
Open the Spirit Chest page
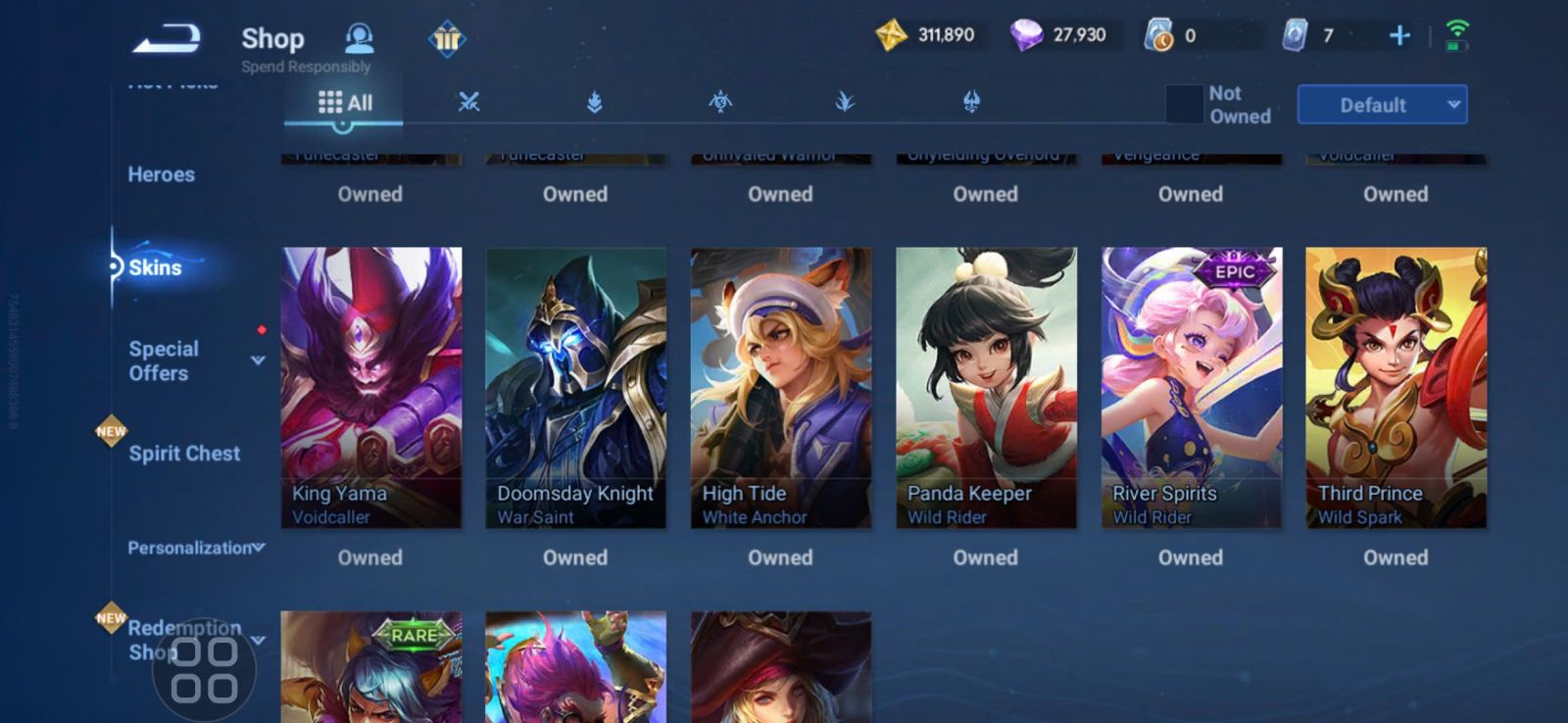(184, 454)
